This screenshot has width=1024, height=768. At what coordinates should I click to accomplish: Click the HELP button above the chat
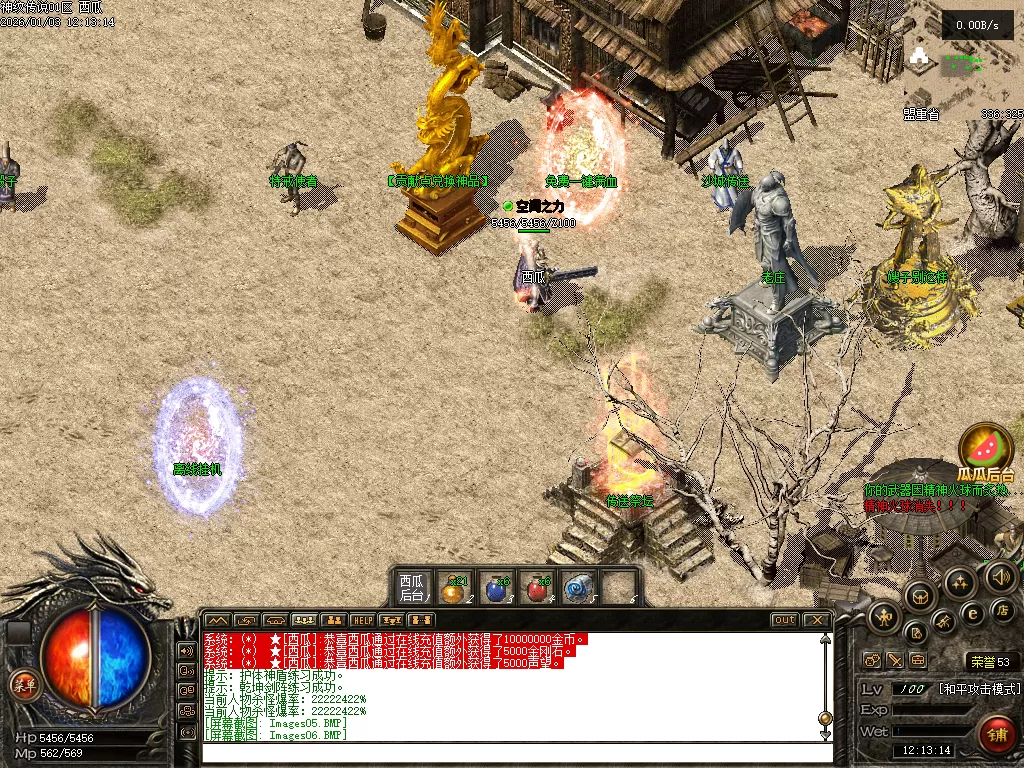coord(362,621)
